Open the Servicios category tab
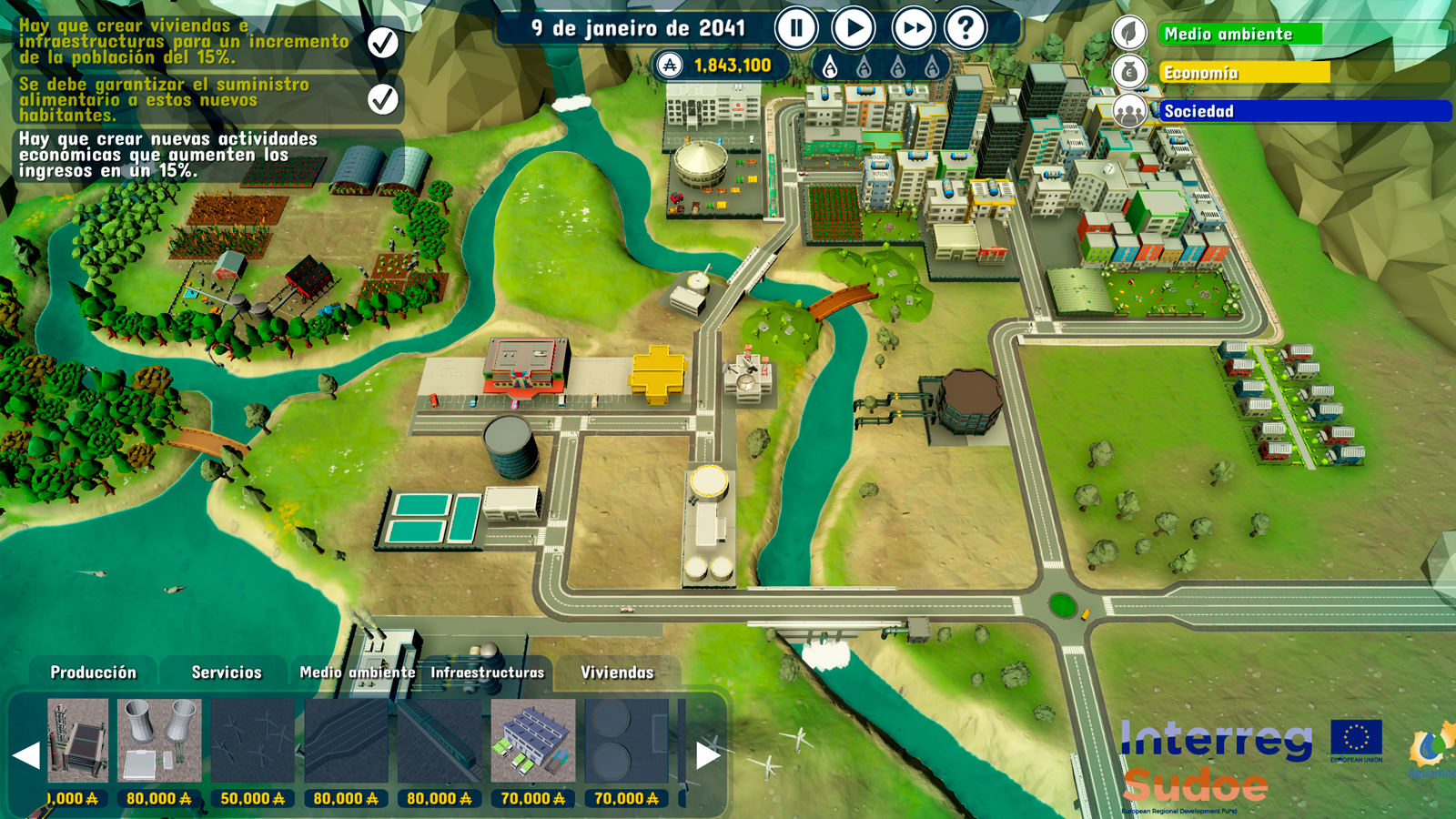Screen dimensions: 1456x819 coord(227,672)
